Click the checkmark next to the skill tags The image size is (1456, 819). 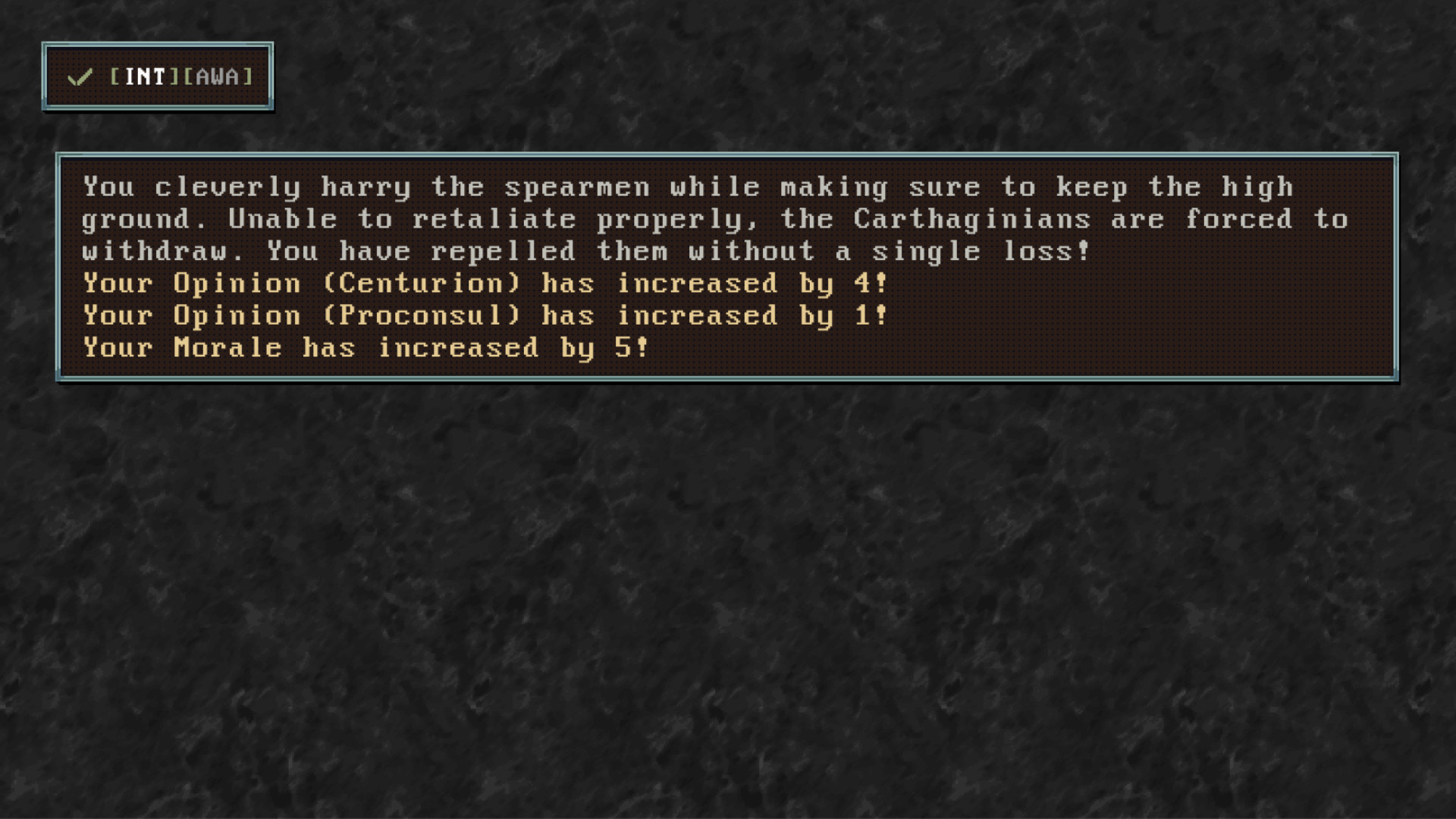(x=80, y=77)
